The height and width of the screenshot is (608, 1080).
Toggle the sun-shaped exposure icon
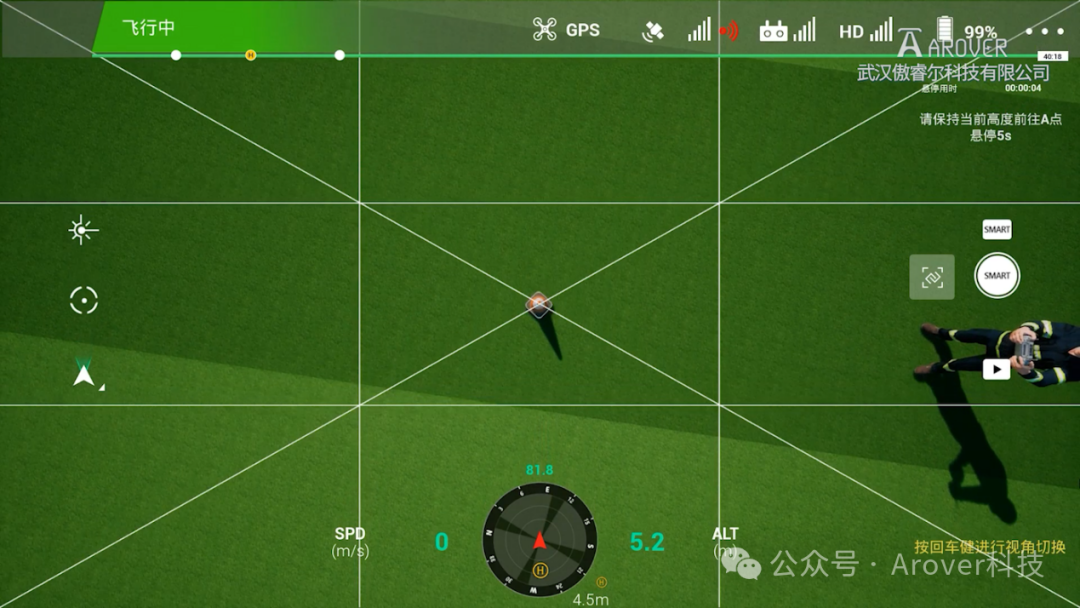click(x=83, y=231)
